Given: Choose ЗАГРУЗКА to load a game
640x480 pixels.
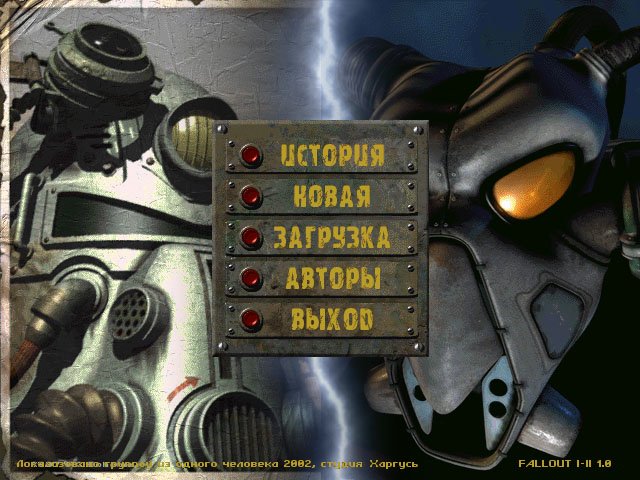Looking at the screenshot, I should click(251, 238).
